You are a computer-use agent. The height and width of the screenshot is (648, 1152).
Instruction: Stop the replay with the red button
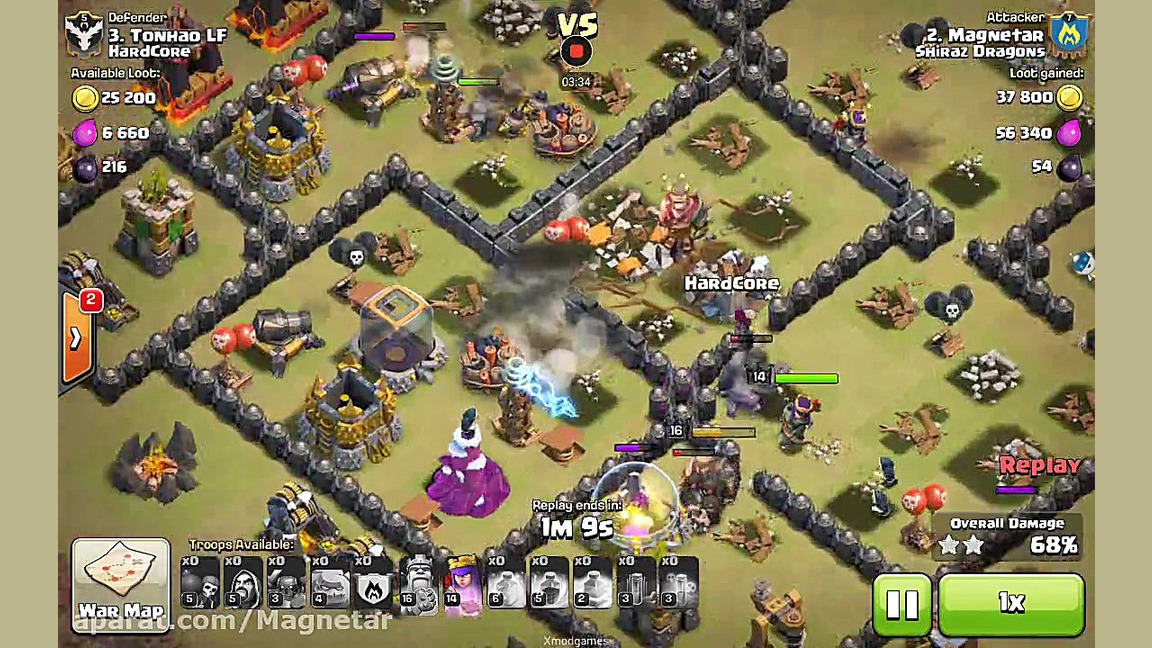577,52
